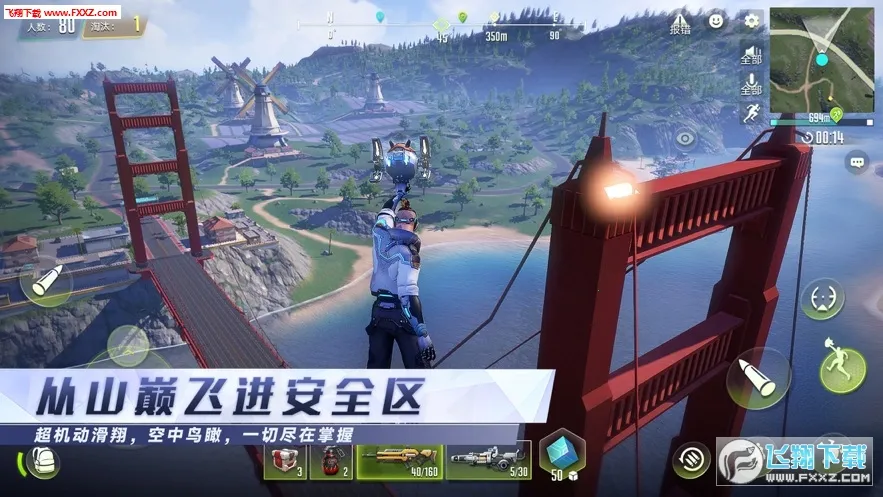Open the backpack inventory

tap(43, 461)
